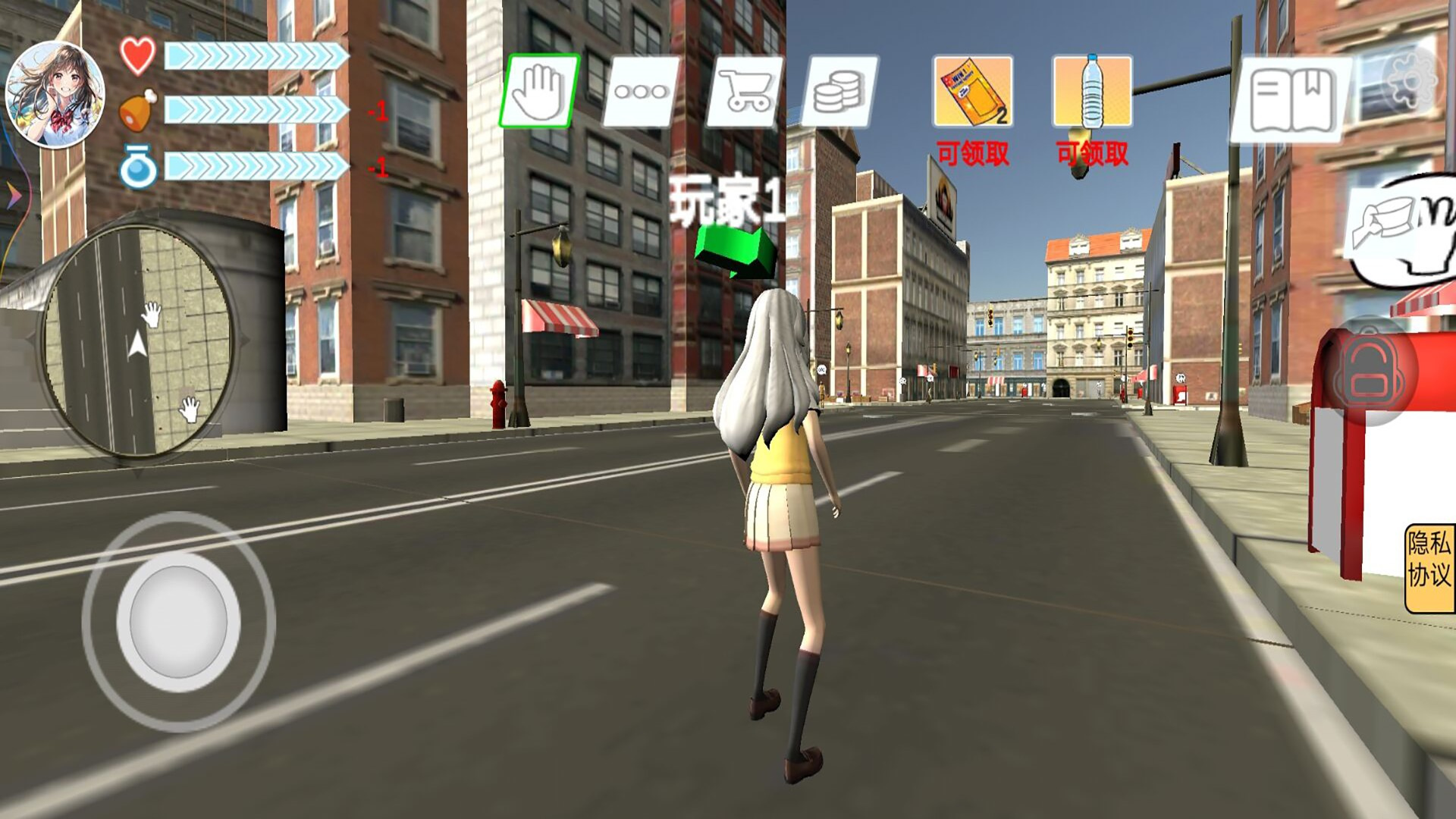Claim the water bottle reward icon

coord(1092,91)
